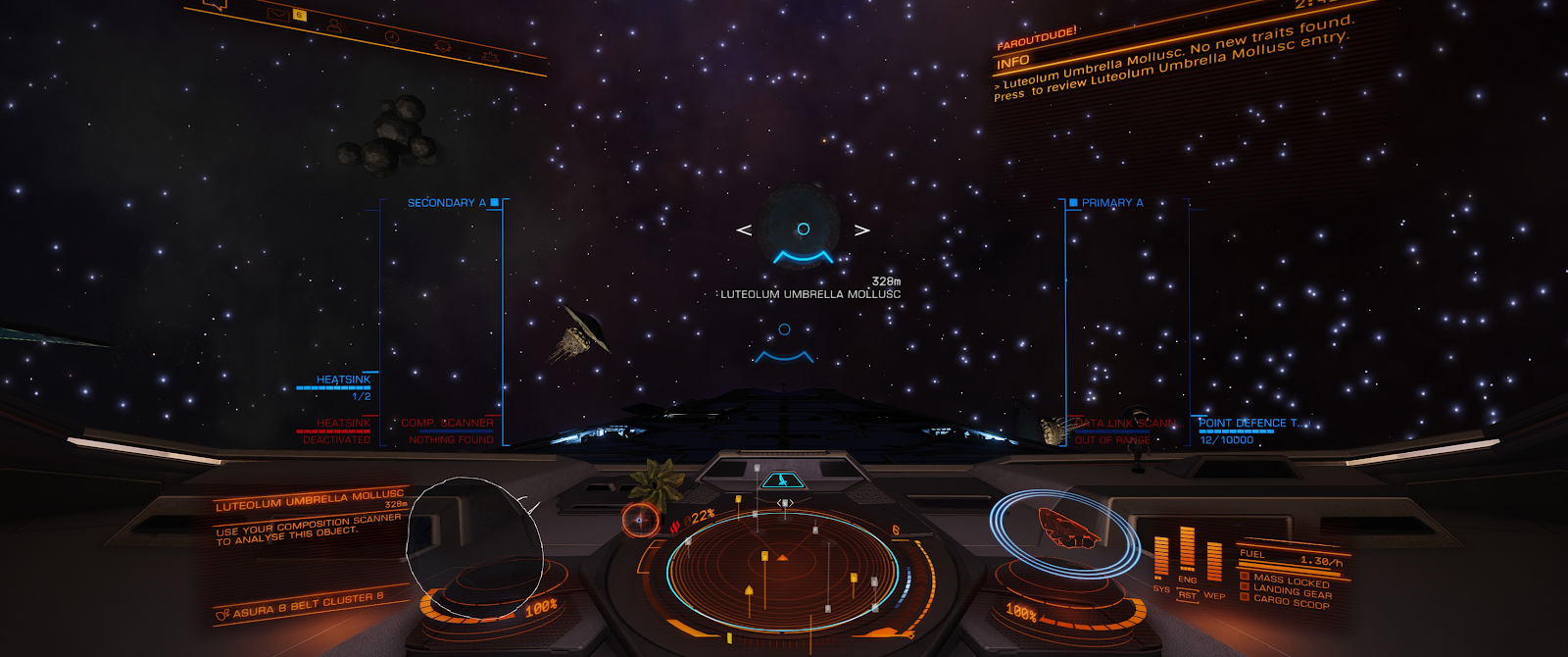Select the Luteolum Umbrella Mollusc target label

(x=809, y=294)
